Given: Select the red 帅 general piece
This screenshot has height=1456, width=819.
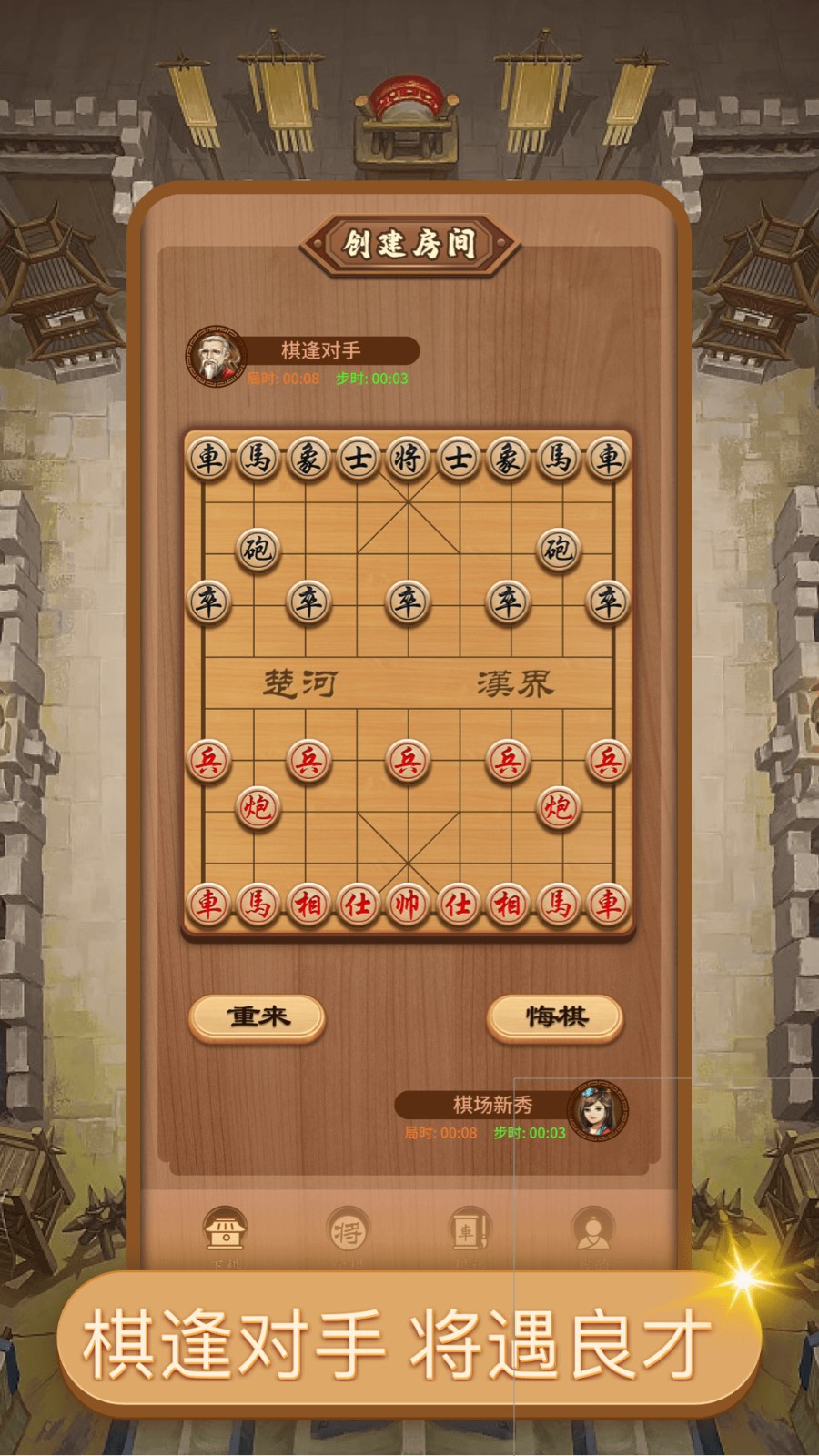Looking at the screenshot, I should (x=408, y=904).
